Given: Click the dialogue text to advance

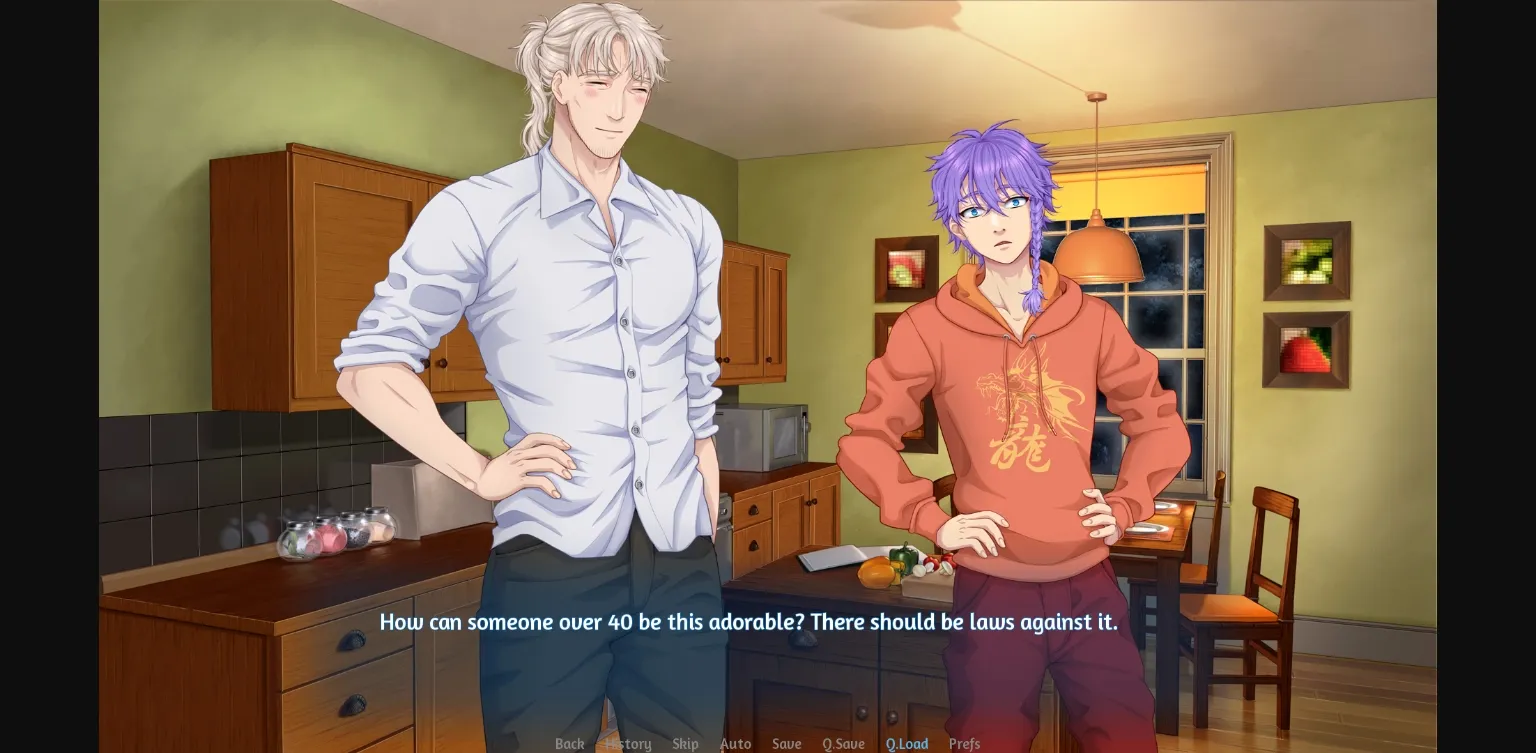Looking at the screenshot, I should tap(749, 621).
